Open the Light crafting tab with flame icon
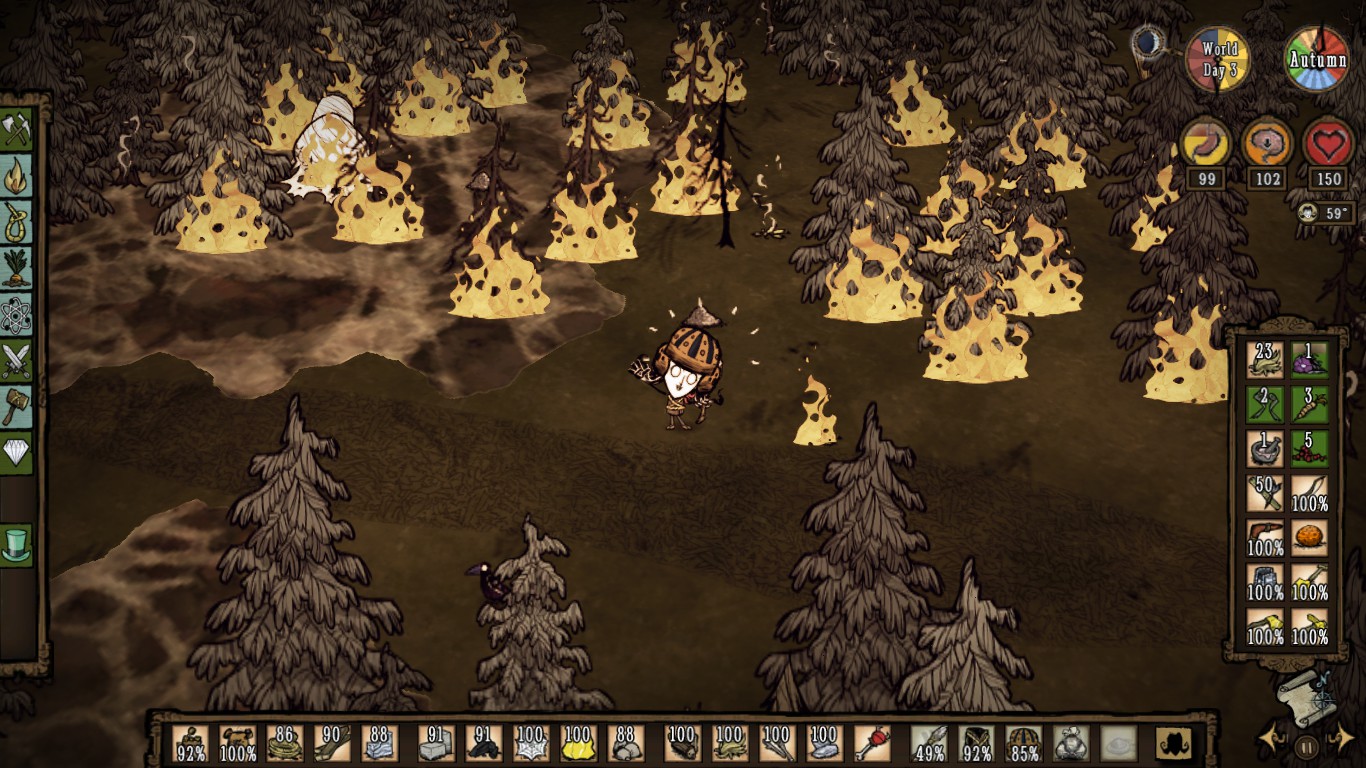Image resolution: width=1366 pixels, height=768 pixels. tap(17, 175)
